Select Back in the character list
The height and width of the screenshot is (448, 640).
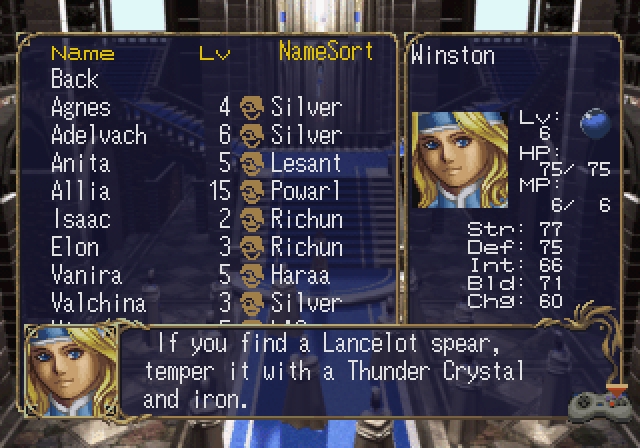point(75,79)
